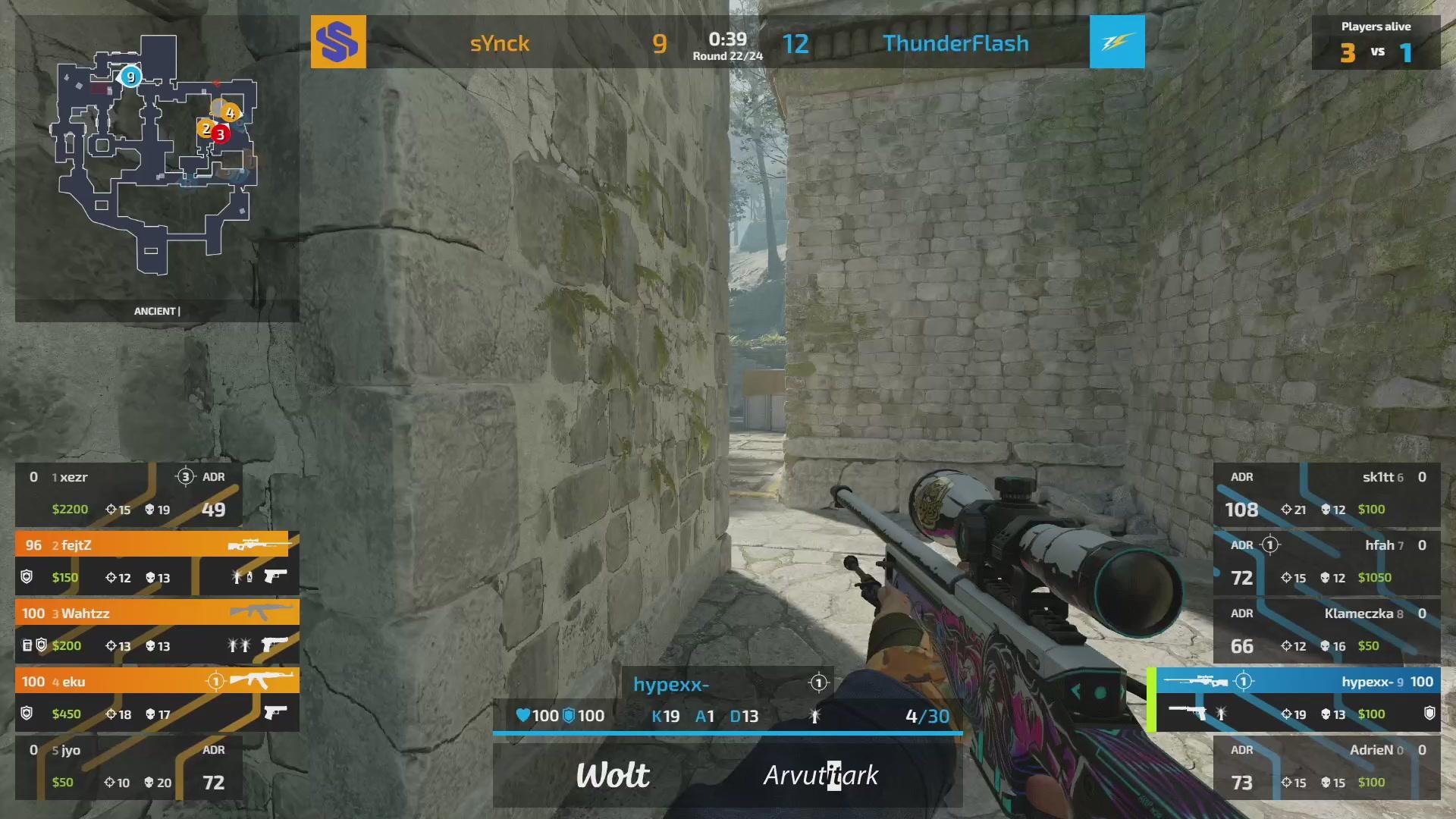The width and height of the screenshot is (1456, 819).
Task: Click the blue player 9 minimap marker
Action: pos(130,77)
